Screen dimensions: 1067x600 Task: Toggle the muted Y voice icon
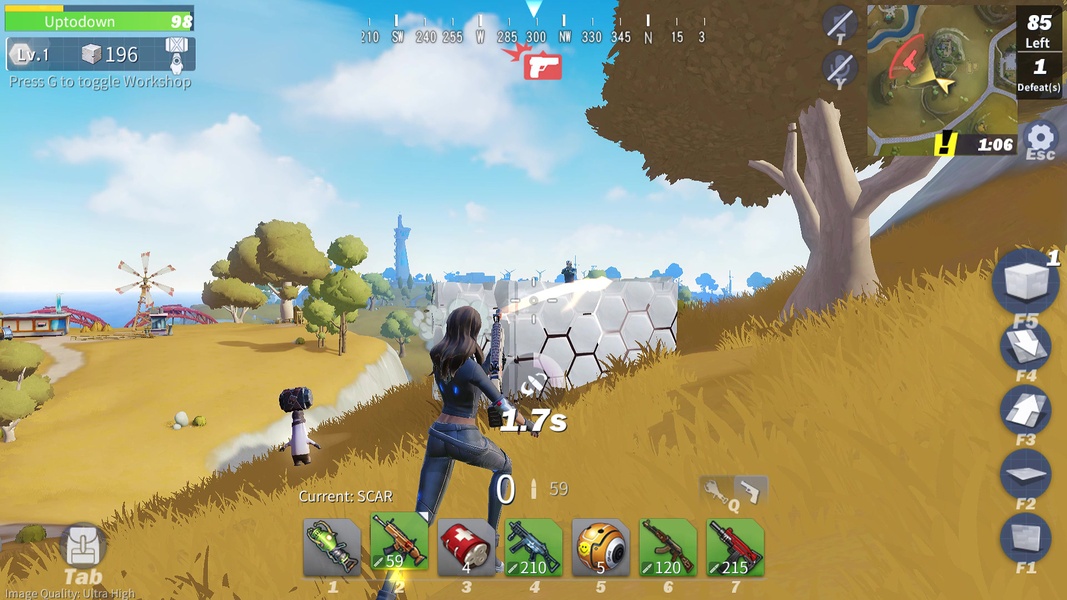point(839,68)
